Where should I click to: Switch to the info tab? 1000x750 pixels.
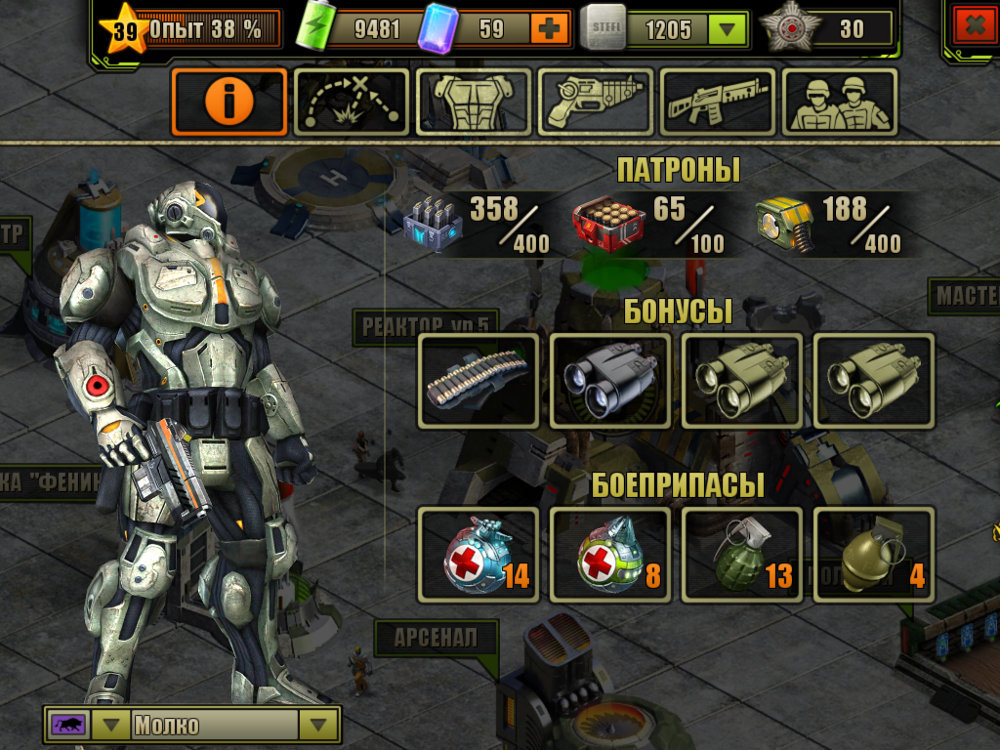point(229,102)
